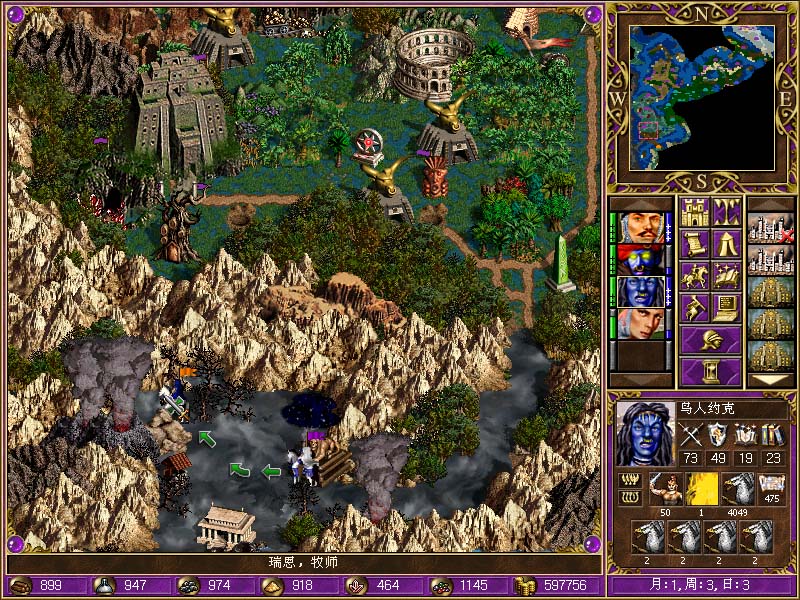Viewport: 800px width, 600px height.
Task: Open System Options via the computer icon
Action: click(726, 308)
